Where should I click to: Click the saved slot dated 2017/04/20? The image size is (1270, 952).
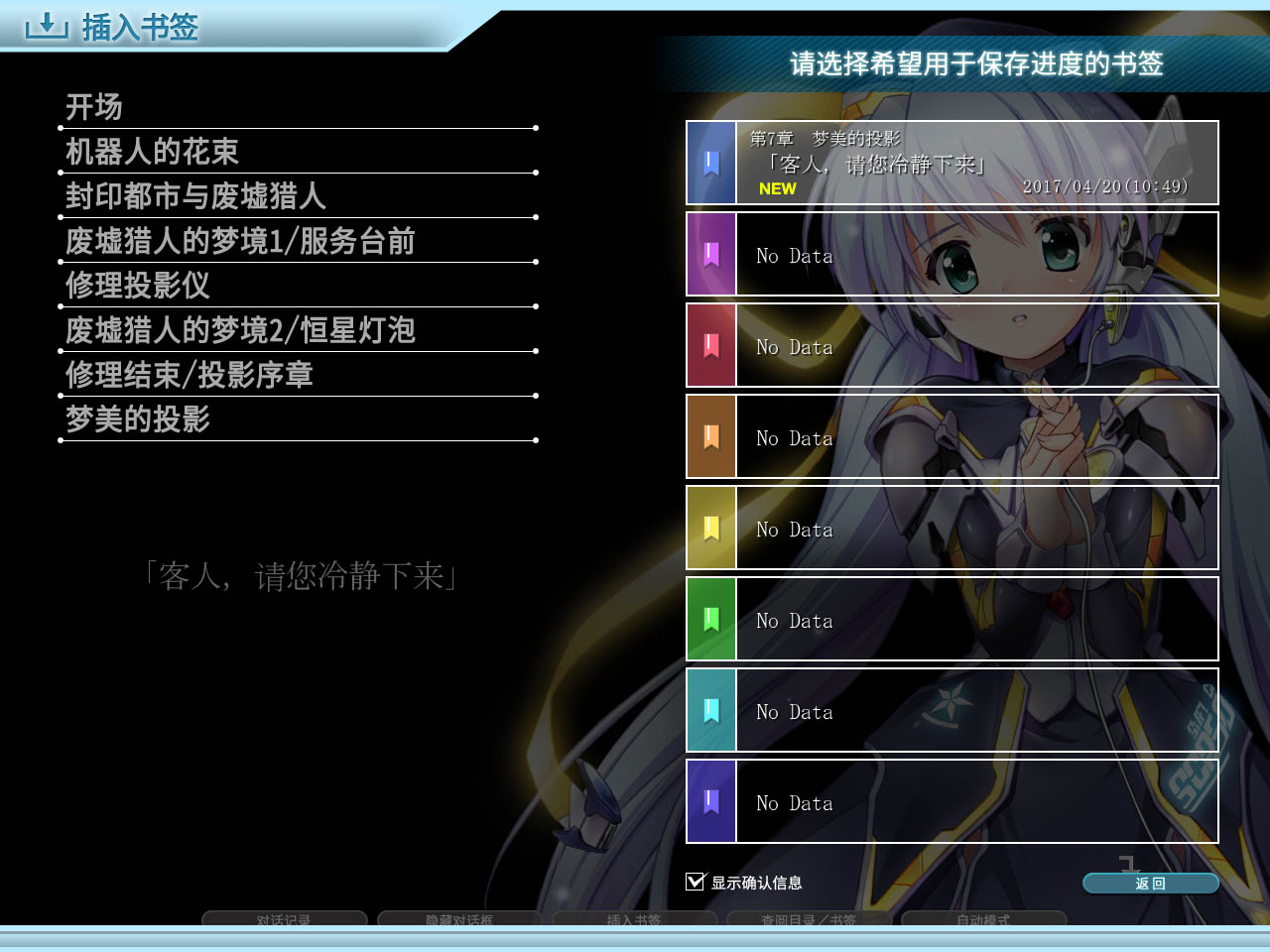coord(977,162)
